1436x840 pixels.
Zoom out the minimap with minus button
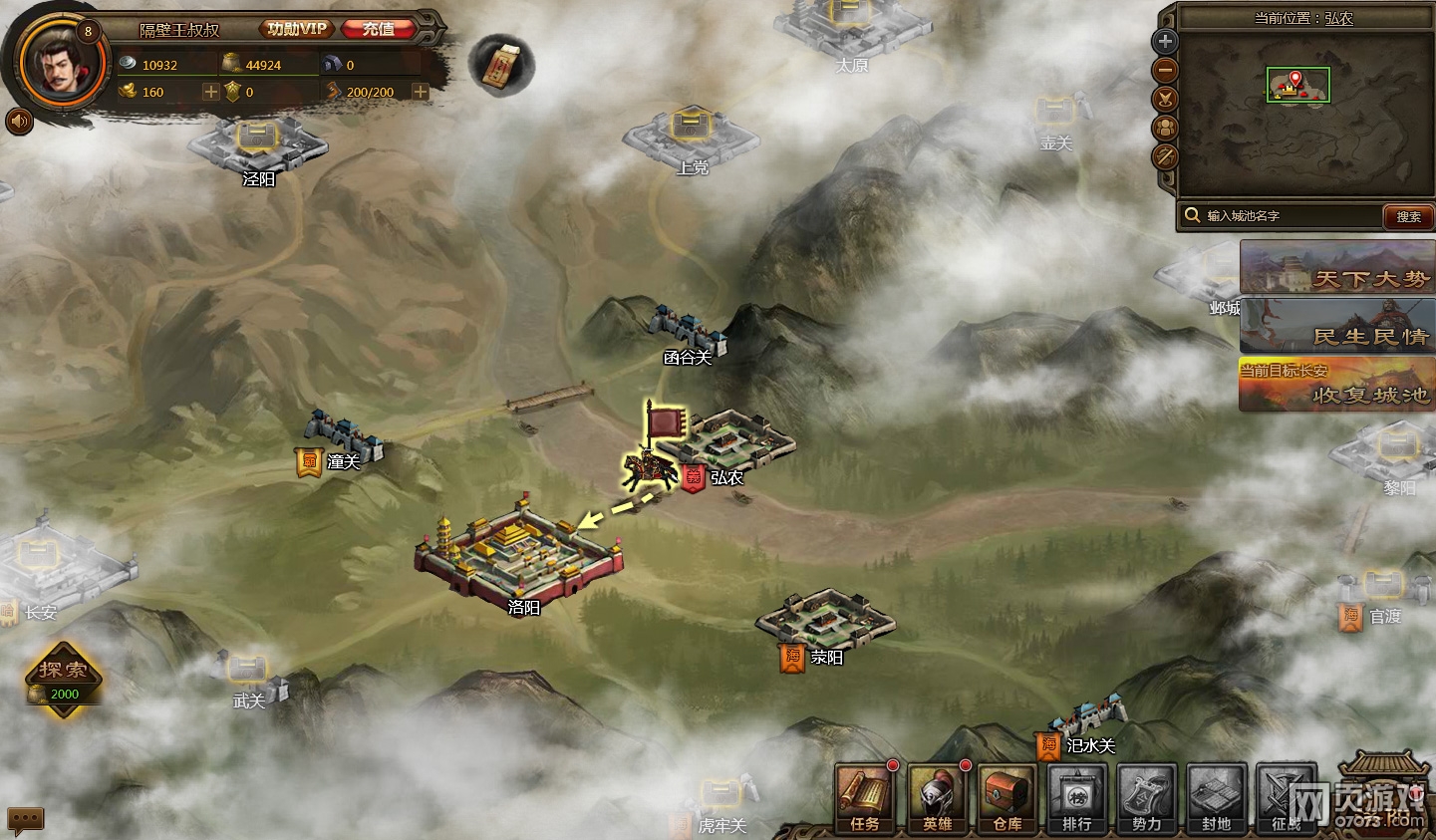[1165, 71]
